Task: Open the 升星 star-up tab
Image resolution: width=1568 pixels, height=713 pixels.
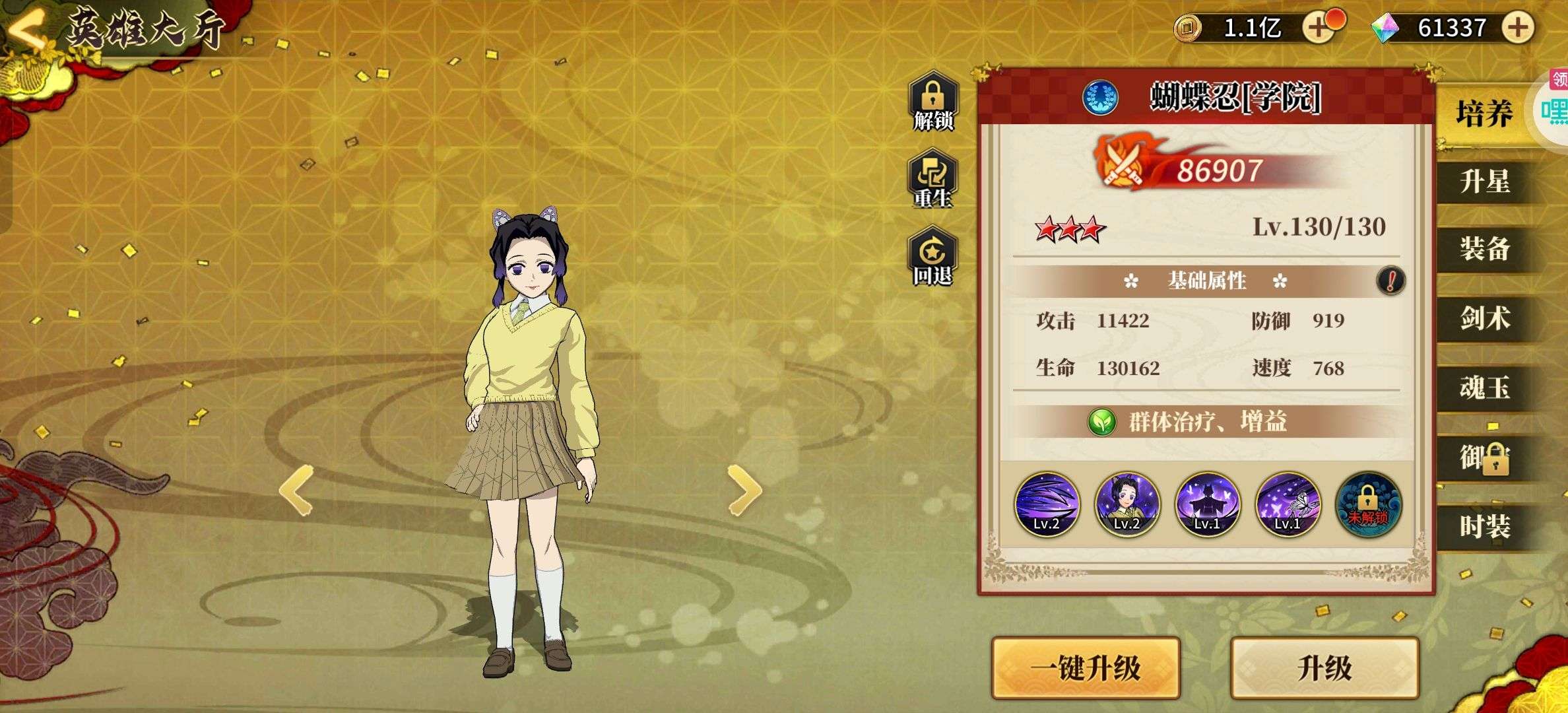Action: point(1484,182)
